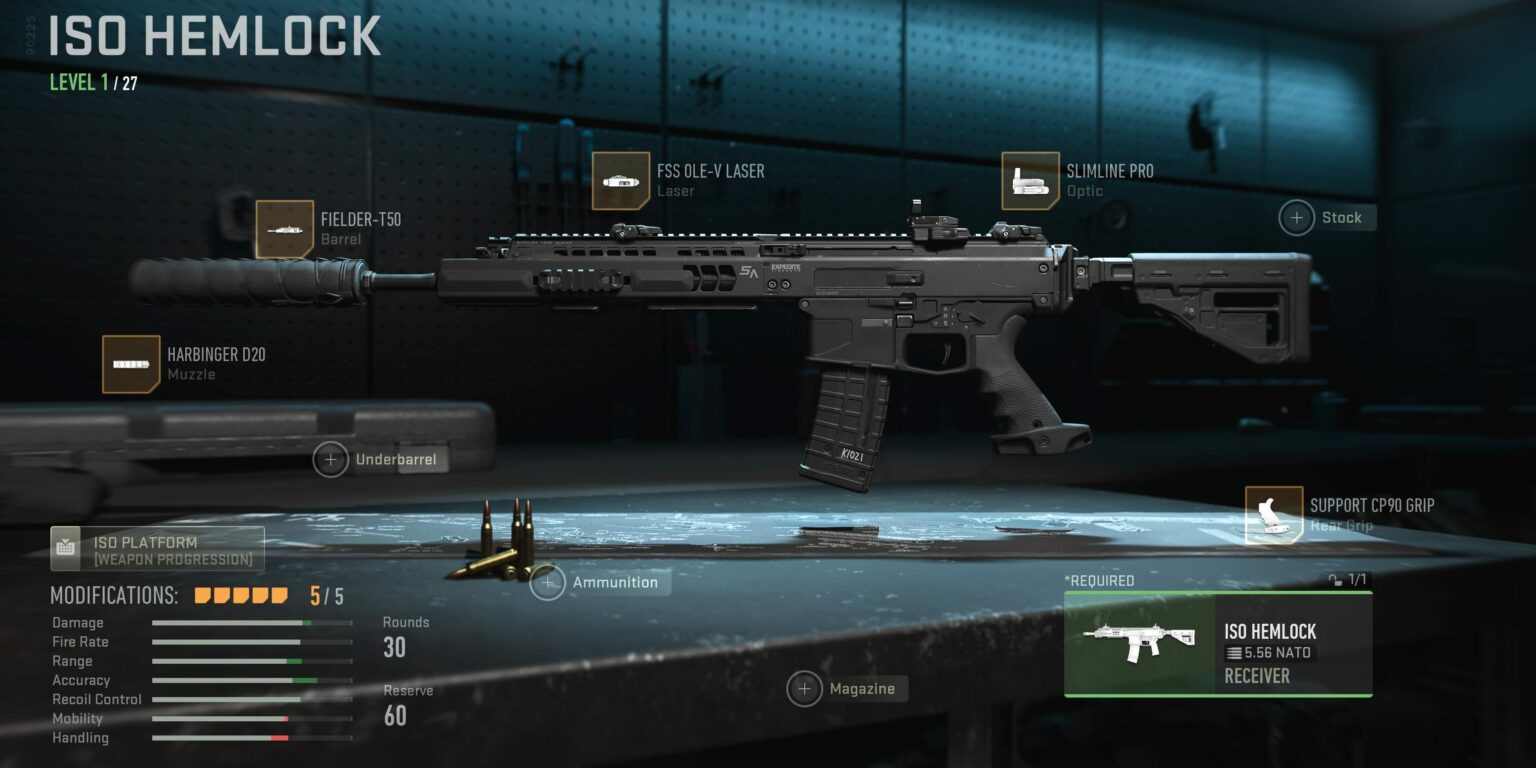Viewport: 1536px width, 768px height.
Task: Select the Harbinger D20 muzzle attachment
Action: click(x=127, y=364)
